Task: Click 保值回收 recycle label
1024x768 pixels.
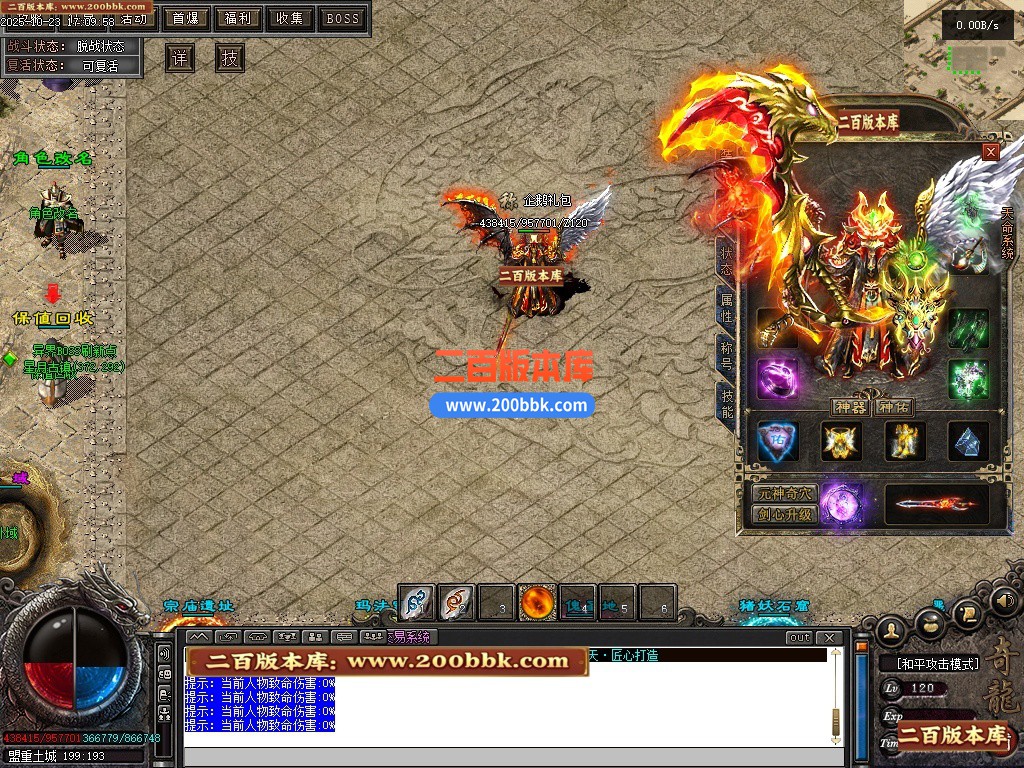Action: 53,318
